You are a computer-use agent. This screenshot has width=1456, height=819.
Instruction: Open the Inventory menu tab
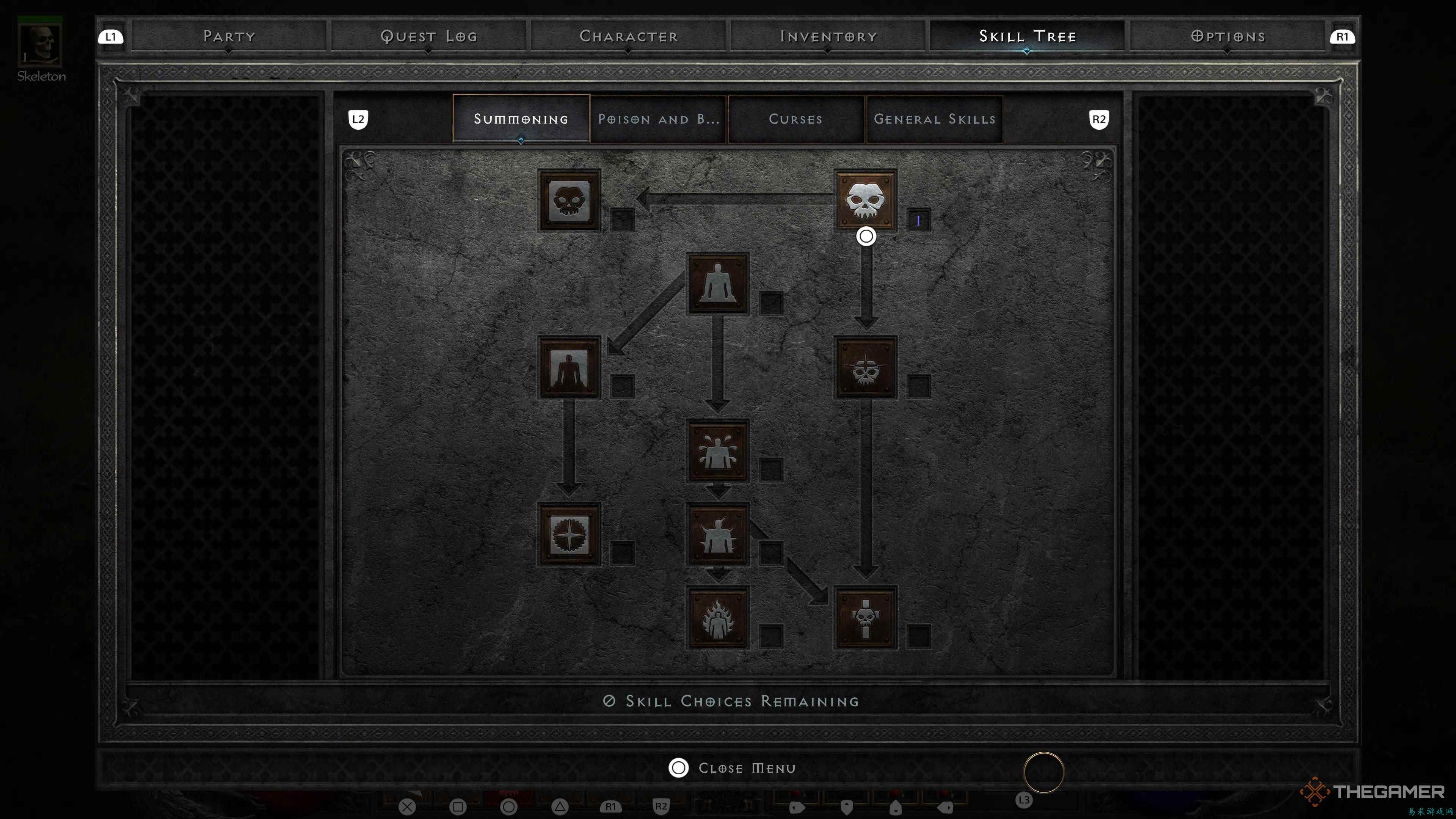click(x=827, y=36)
